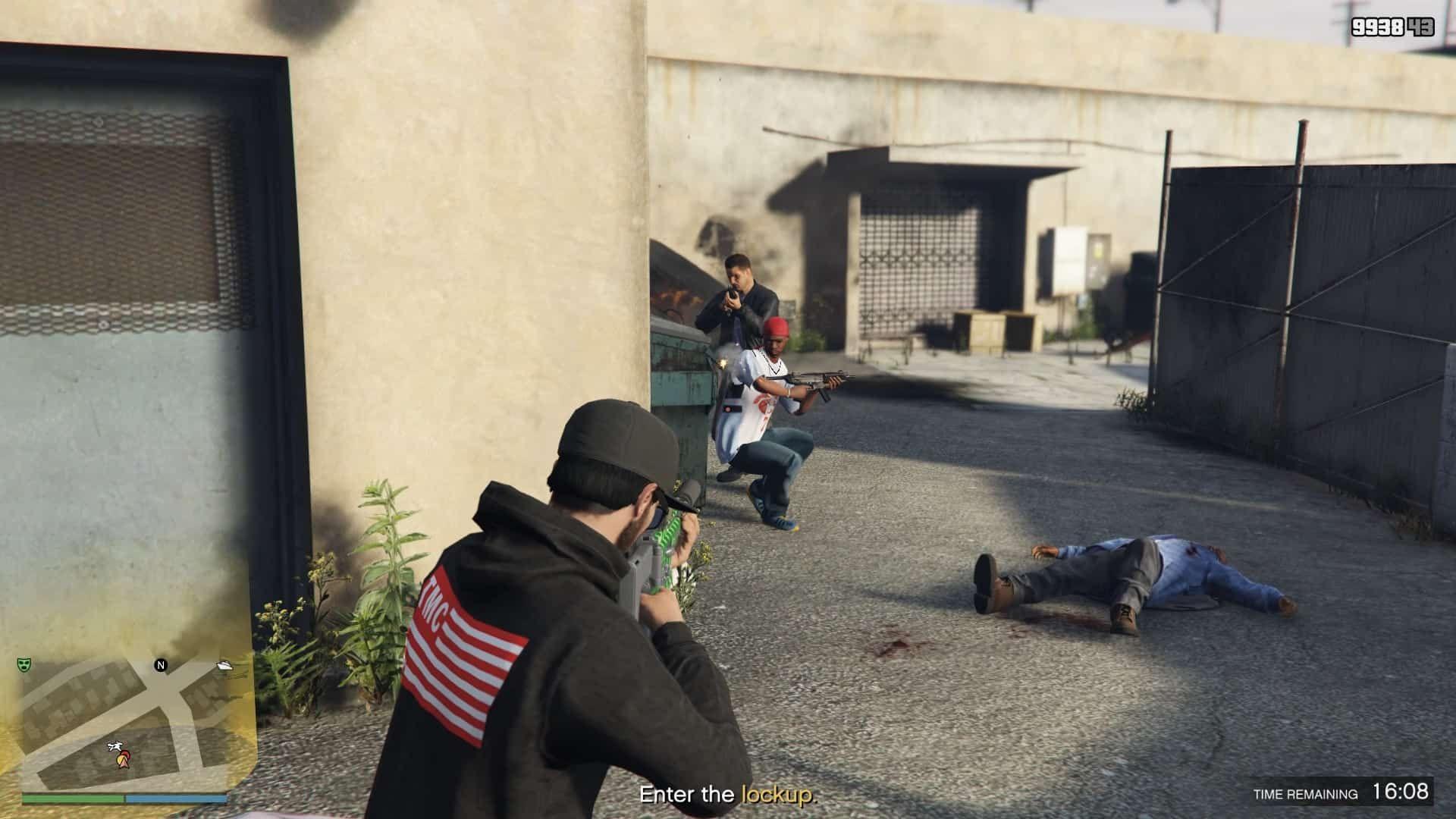
Task: Select the black N compass on the minimap
Action: point(161,666)
